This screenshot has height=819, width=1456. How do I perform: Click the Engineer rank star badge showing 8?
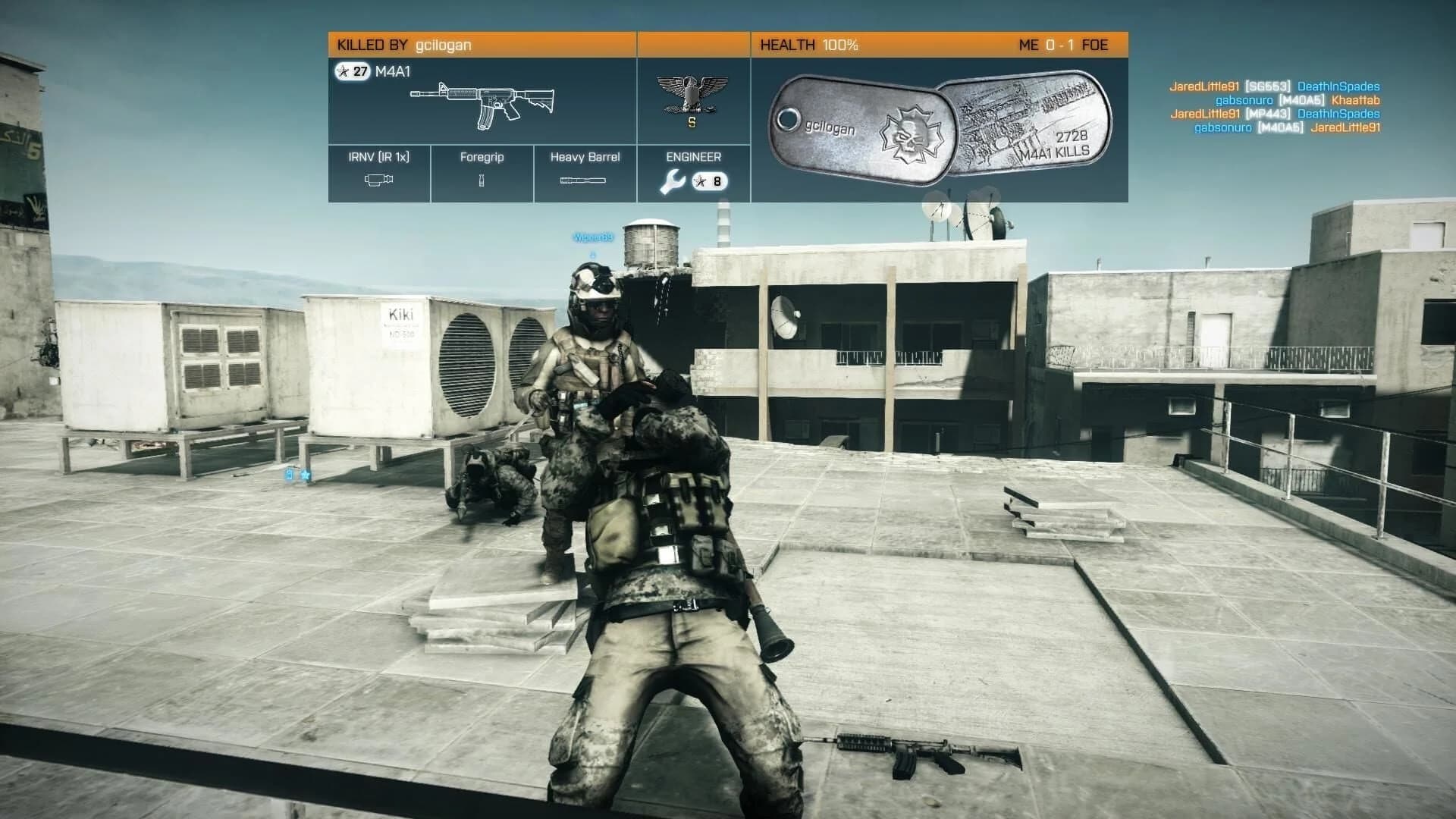709,181
